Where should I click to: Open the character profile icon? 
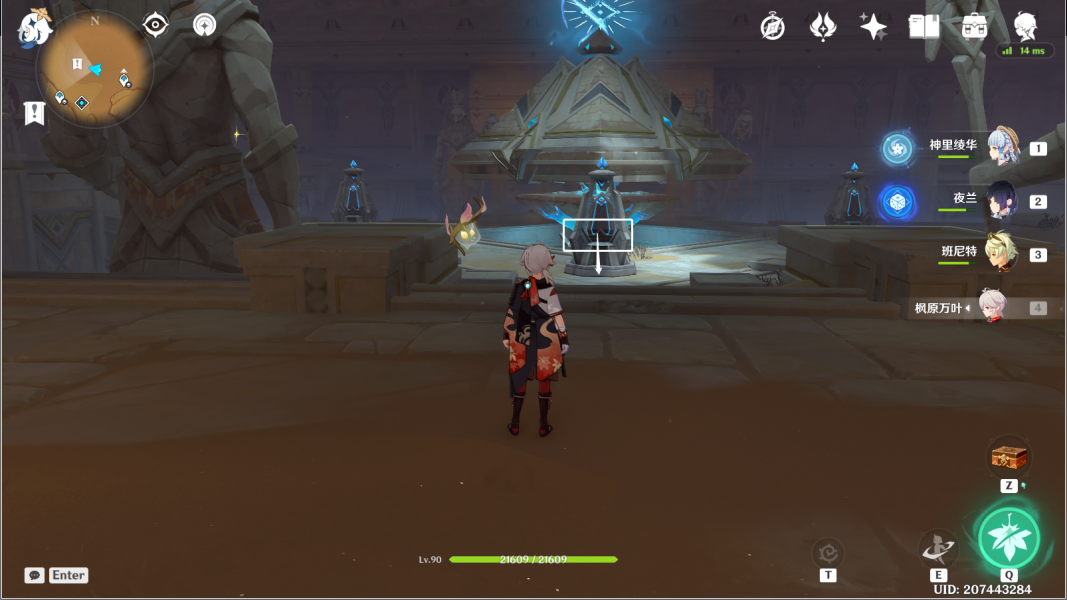[x=1025, y=27]
